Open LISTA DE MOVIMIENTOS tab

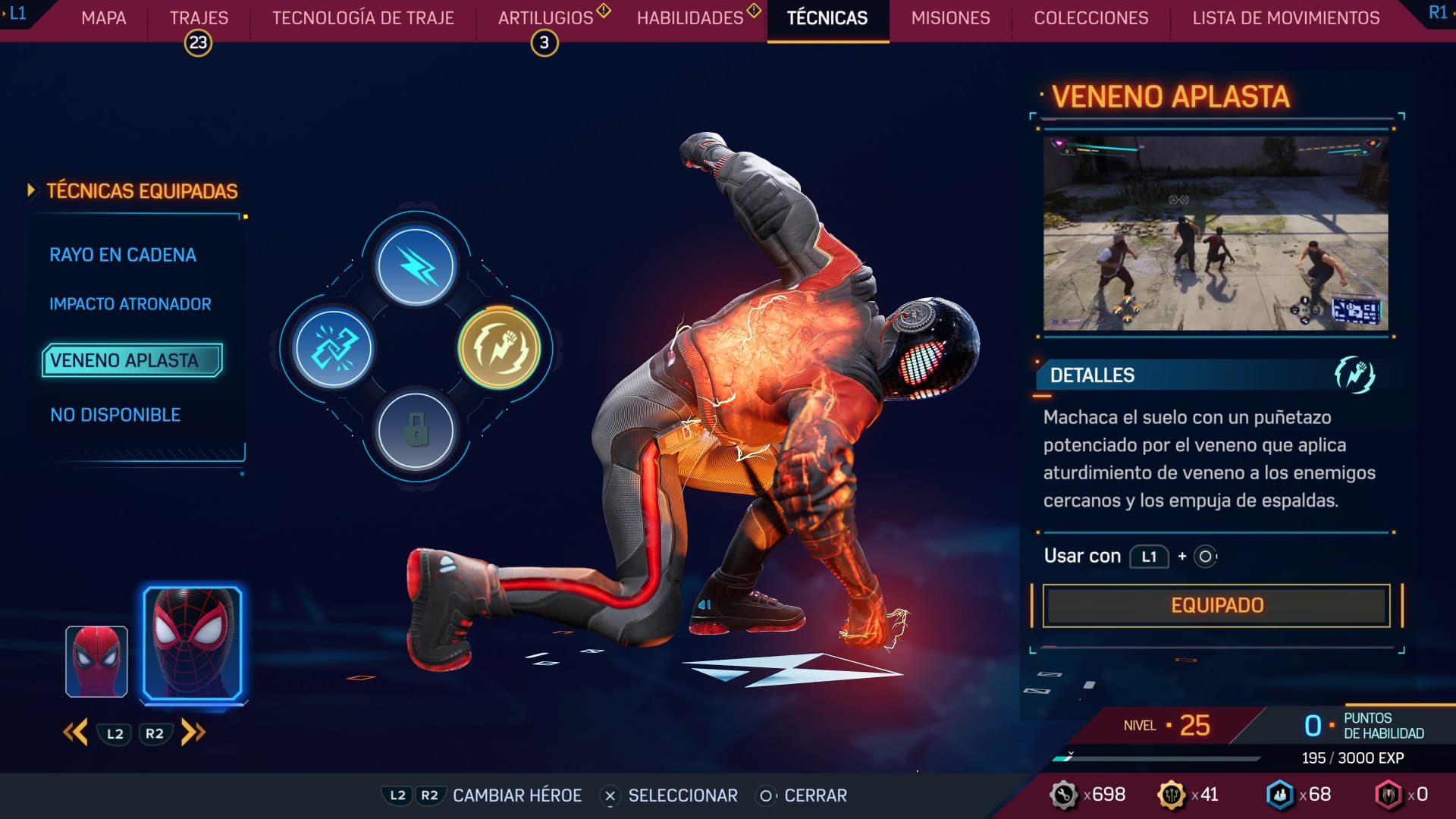1286,18
